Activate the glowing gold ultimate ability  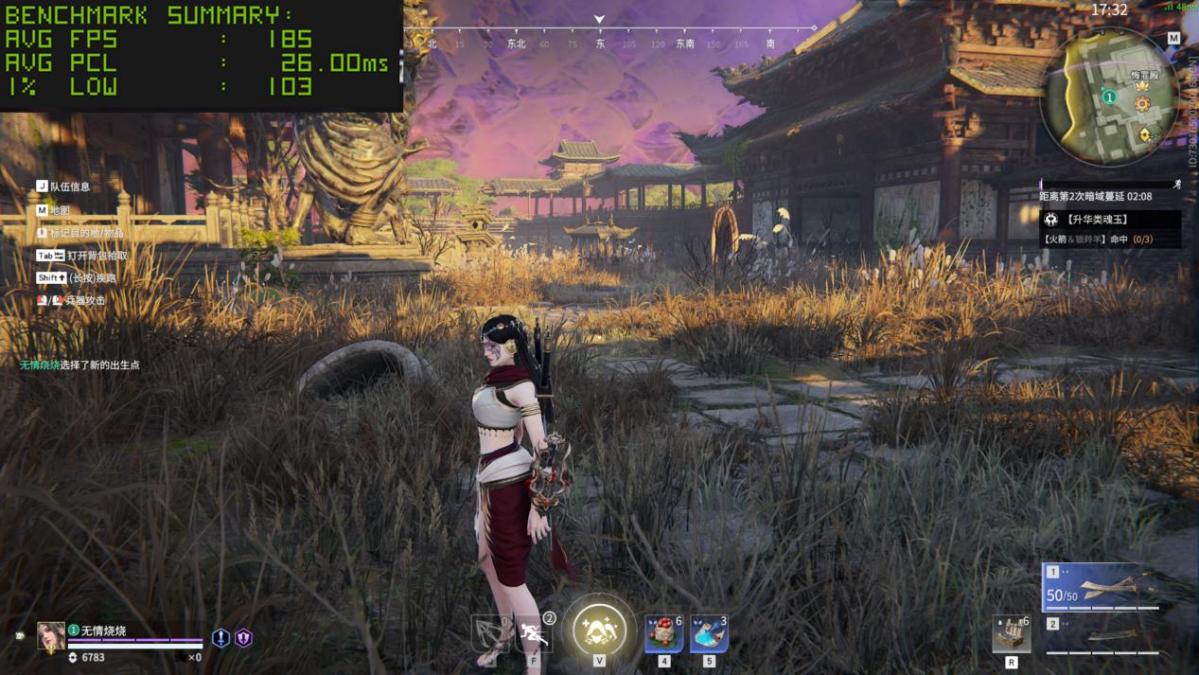tap(599, 630)
